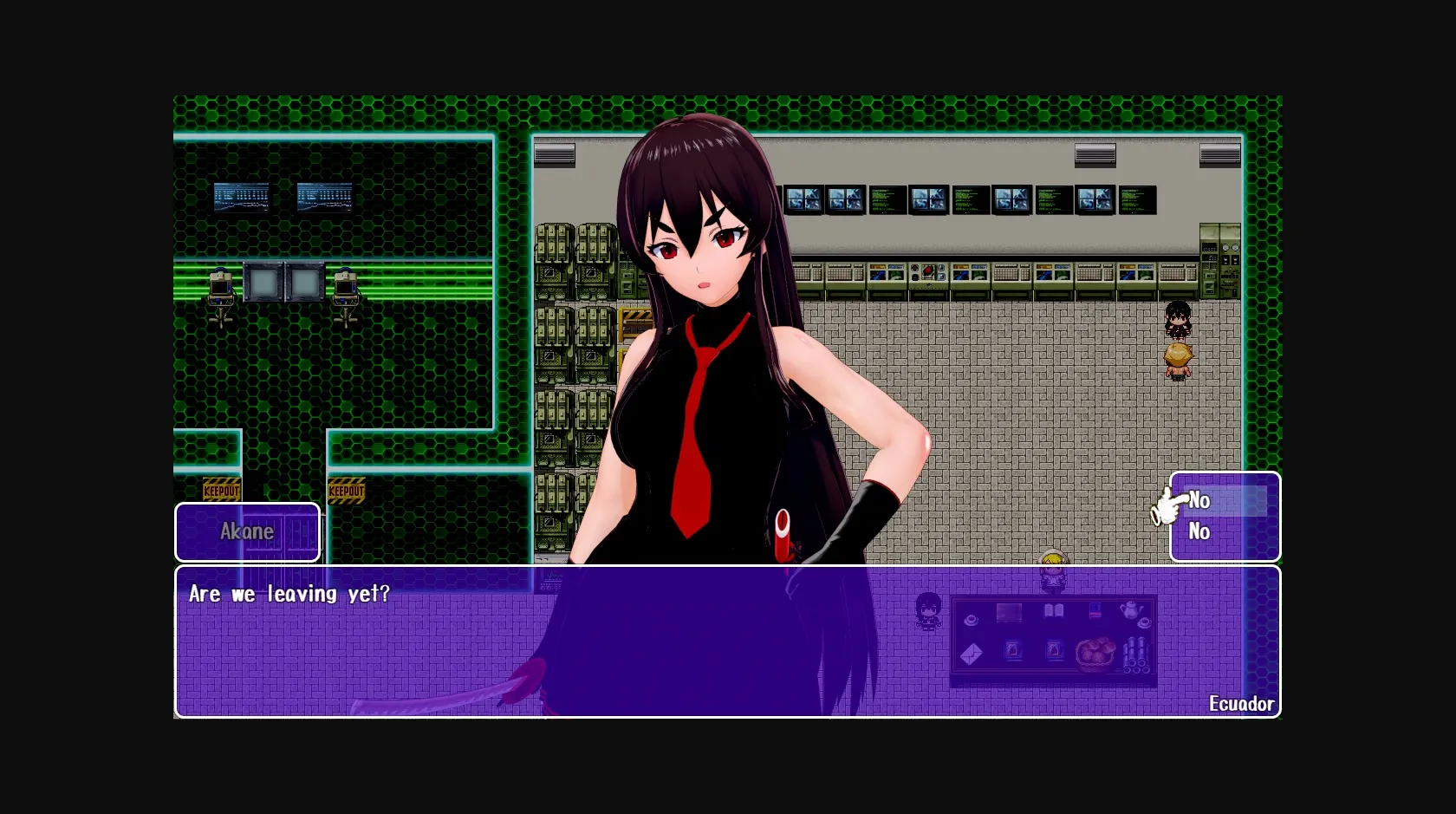Click the "Ecuador" location label
Image resolution: width=1456 pixels, height=814 pixels.
pos(1242,704)
